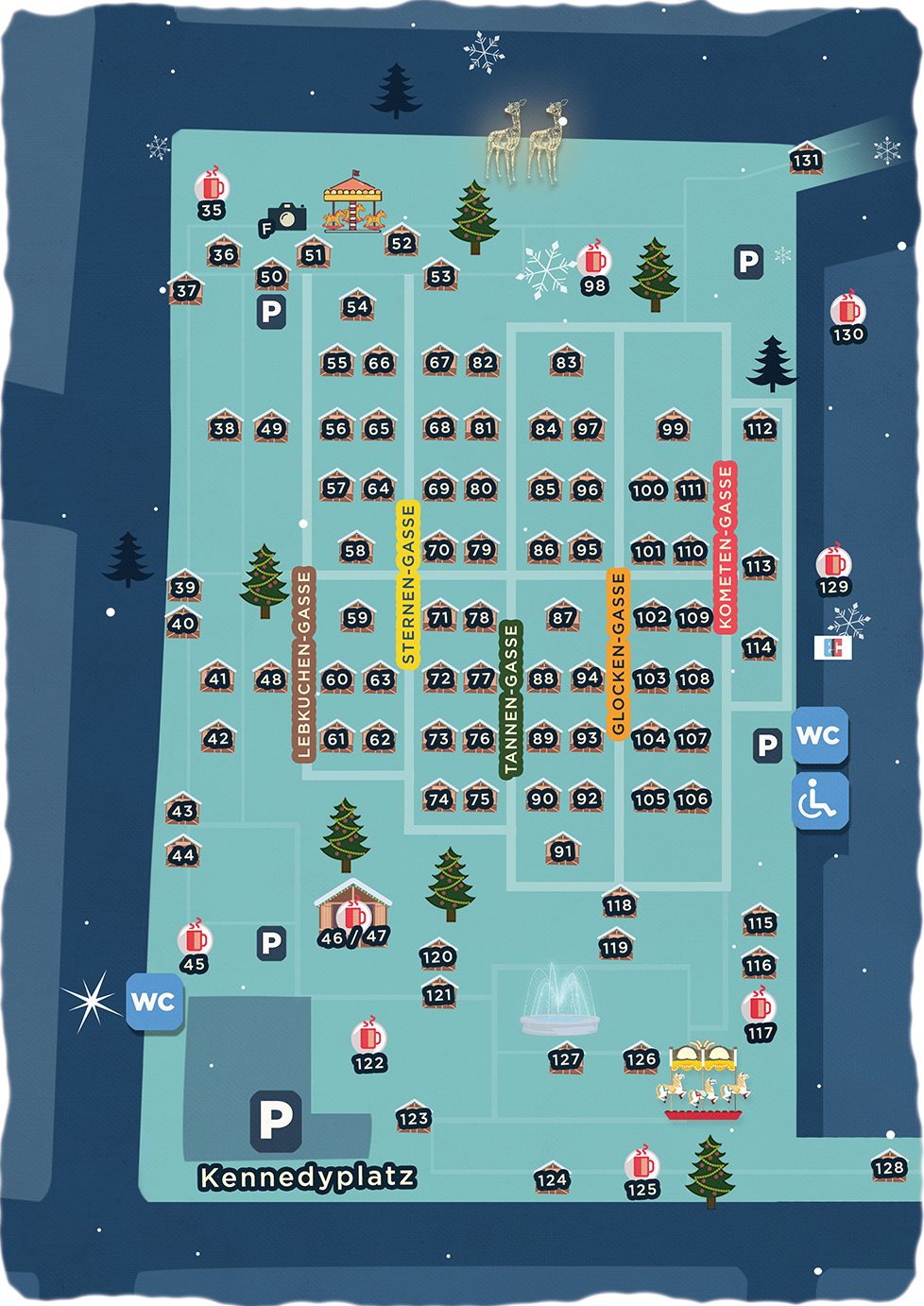The height and width of the screenshot is (1306, 924).
Task: Select the wheelchair accessible toilet marker
Action: point(819,801)
